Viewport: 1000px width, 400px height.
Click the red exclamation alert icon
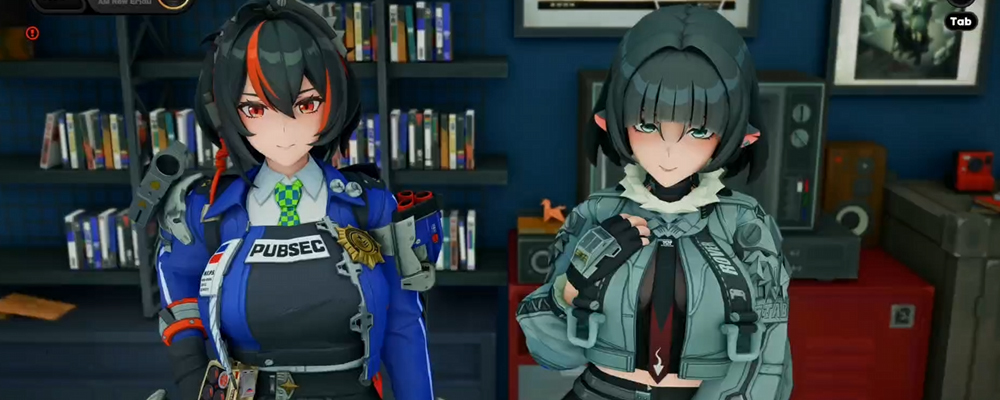(x=32, y=33)
